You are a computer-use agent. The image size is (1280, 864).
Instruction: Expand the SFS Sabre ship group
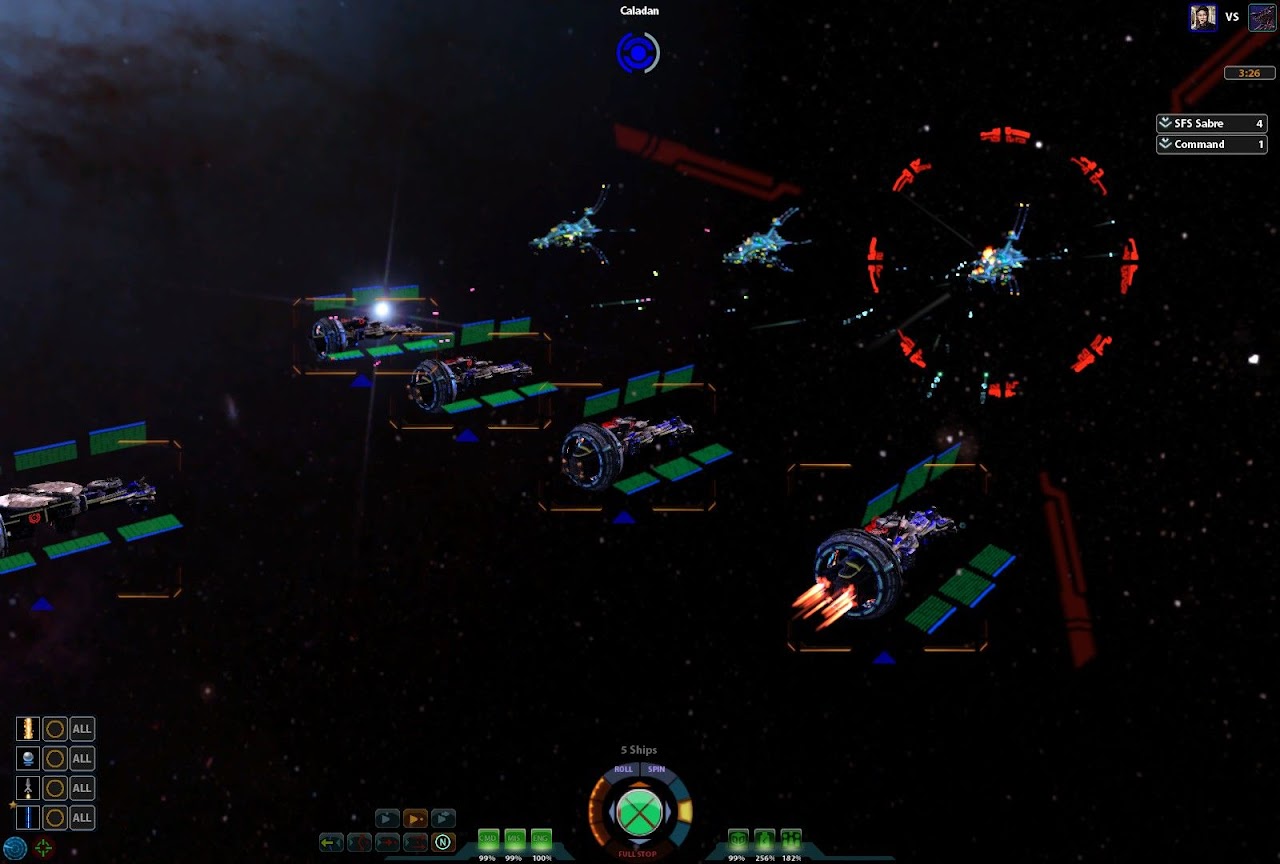point(1165,124)
